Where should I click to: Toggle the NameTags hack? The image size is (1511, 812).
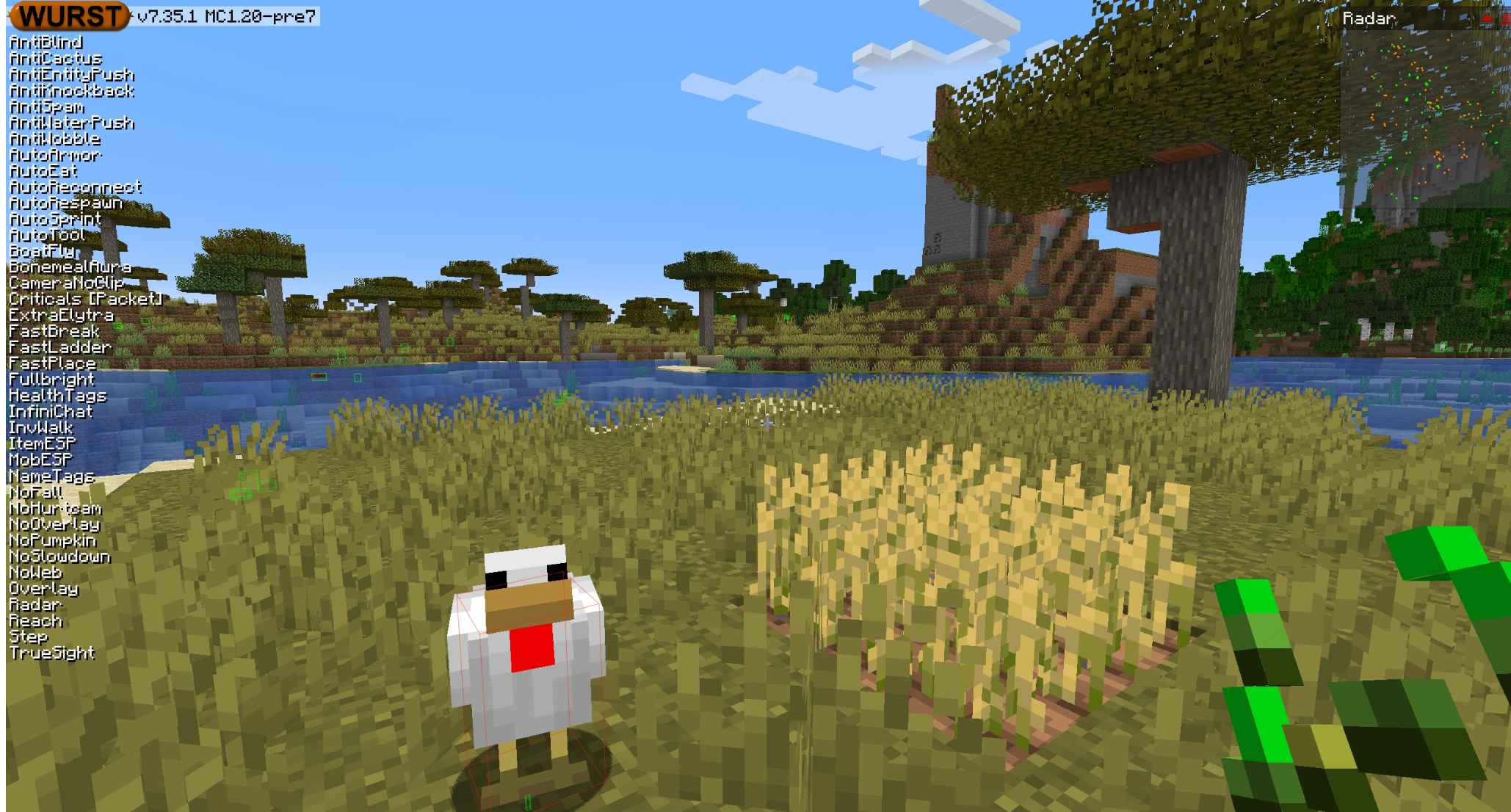tap(52, 475)
